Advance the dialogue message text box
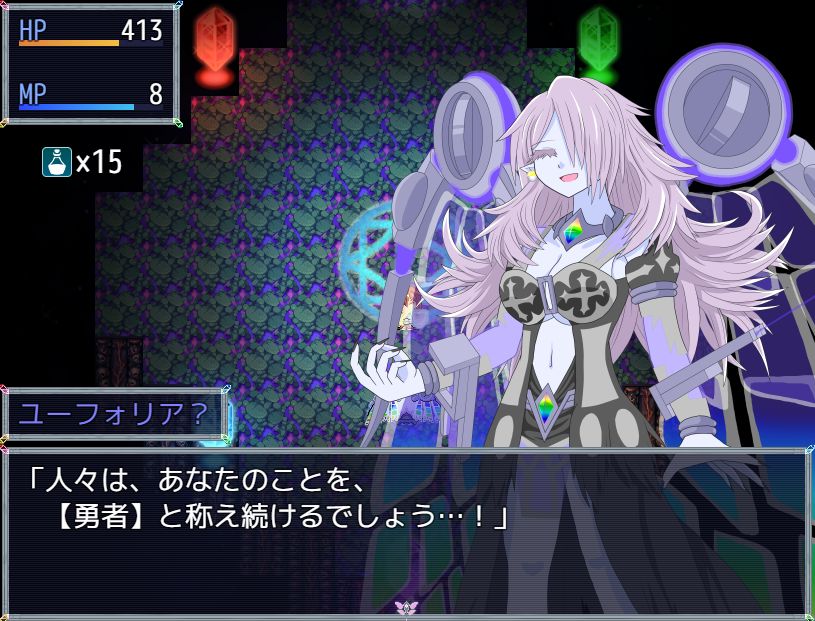Viewport: 815px width, 621px height. click(406, 530)
